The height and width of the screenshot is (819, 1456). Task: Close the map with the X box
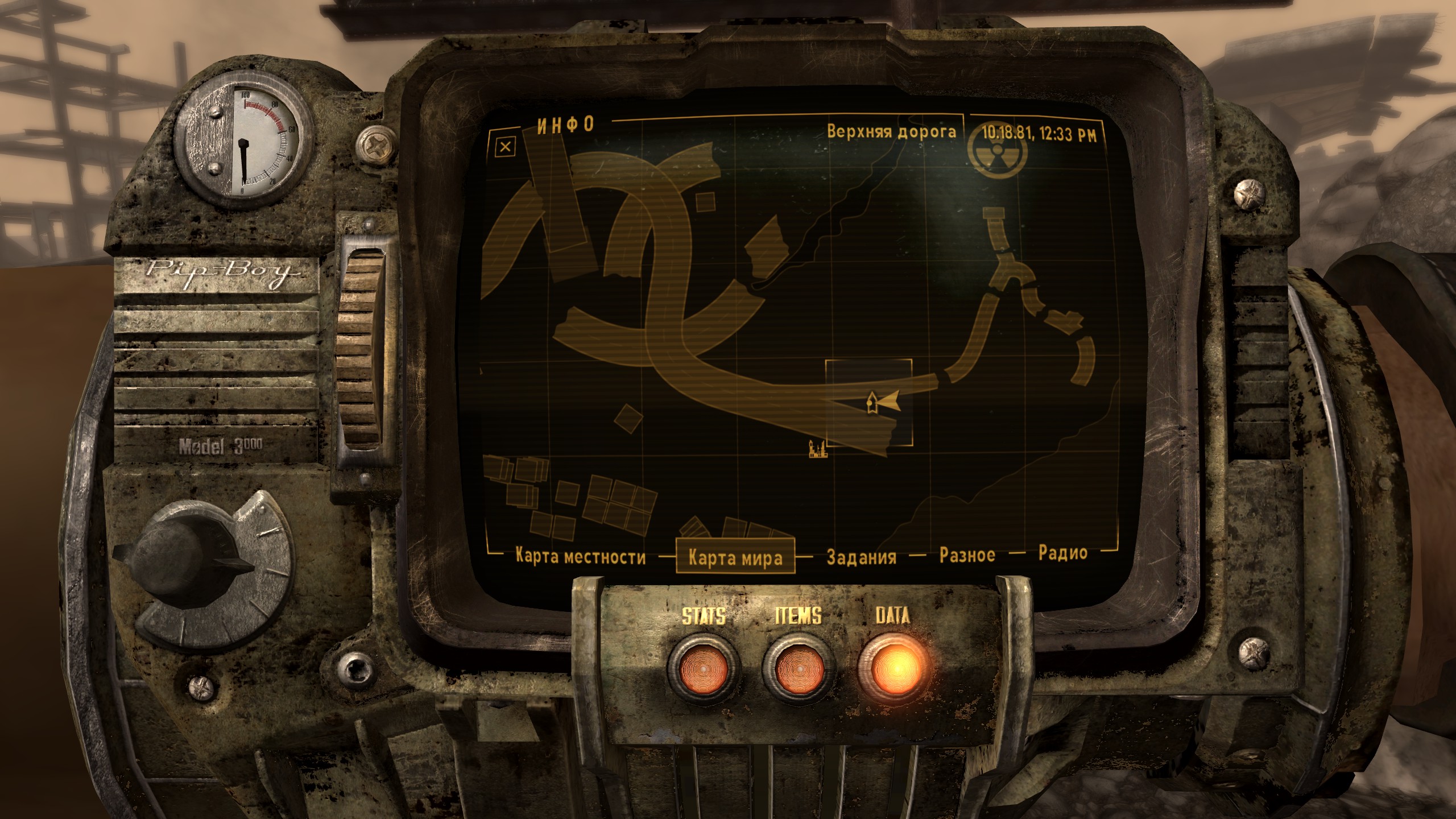click(505, 147)
